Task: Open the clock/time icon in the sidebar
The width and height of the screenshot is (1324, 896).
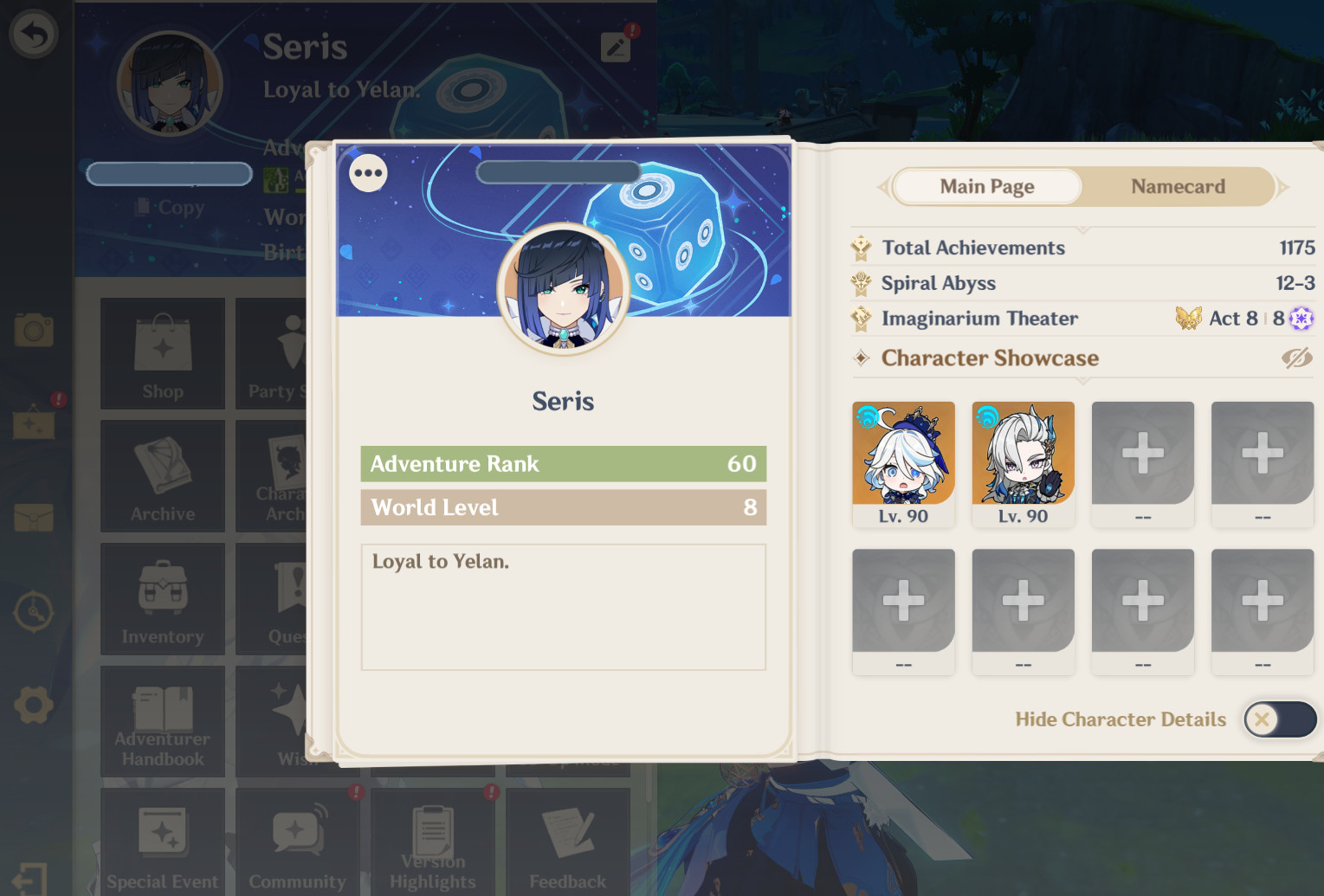Action: (x=34, y=611)
